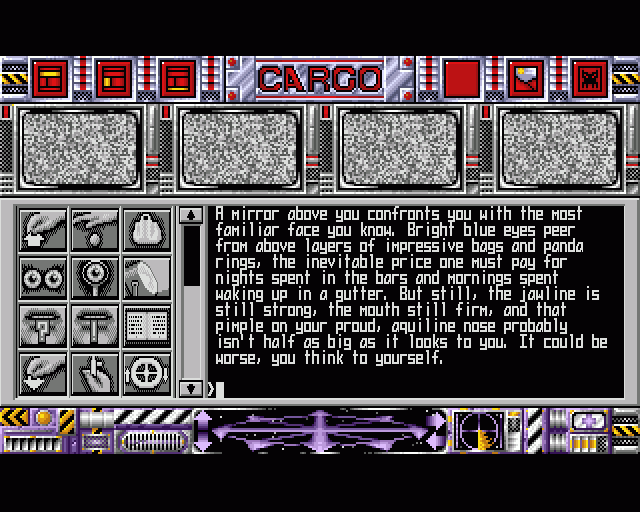The height and width of the screenshot is (512, 640).
Task: Activate the pair of eyes look icon
Action: tap(43, 278)
